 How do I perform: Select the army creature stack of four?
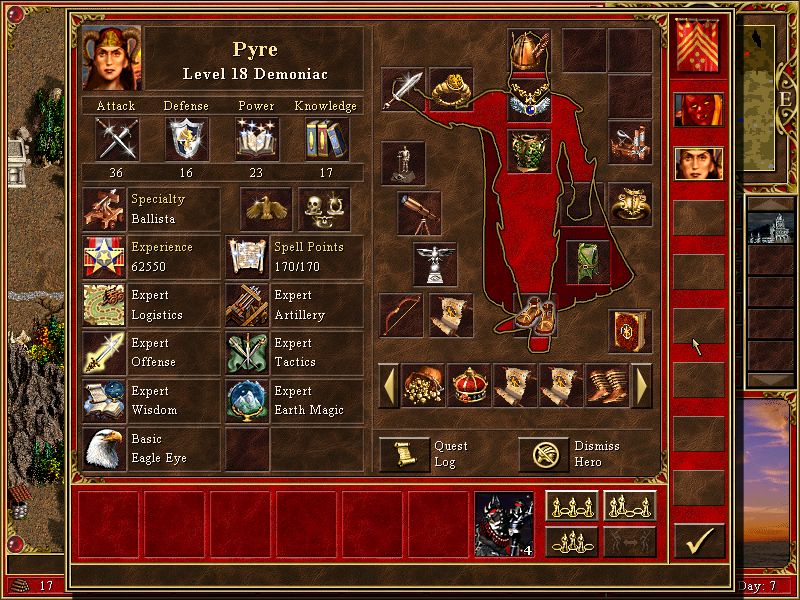pos(505,523)
